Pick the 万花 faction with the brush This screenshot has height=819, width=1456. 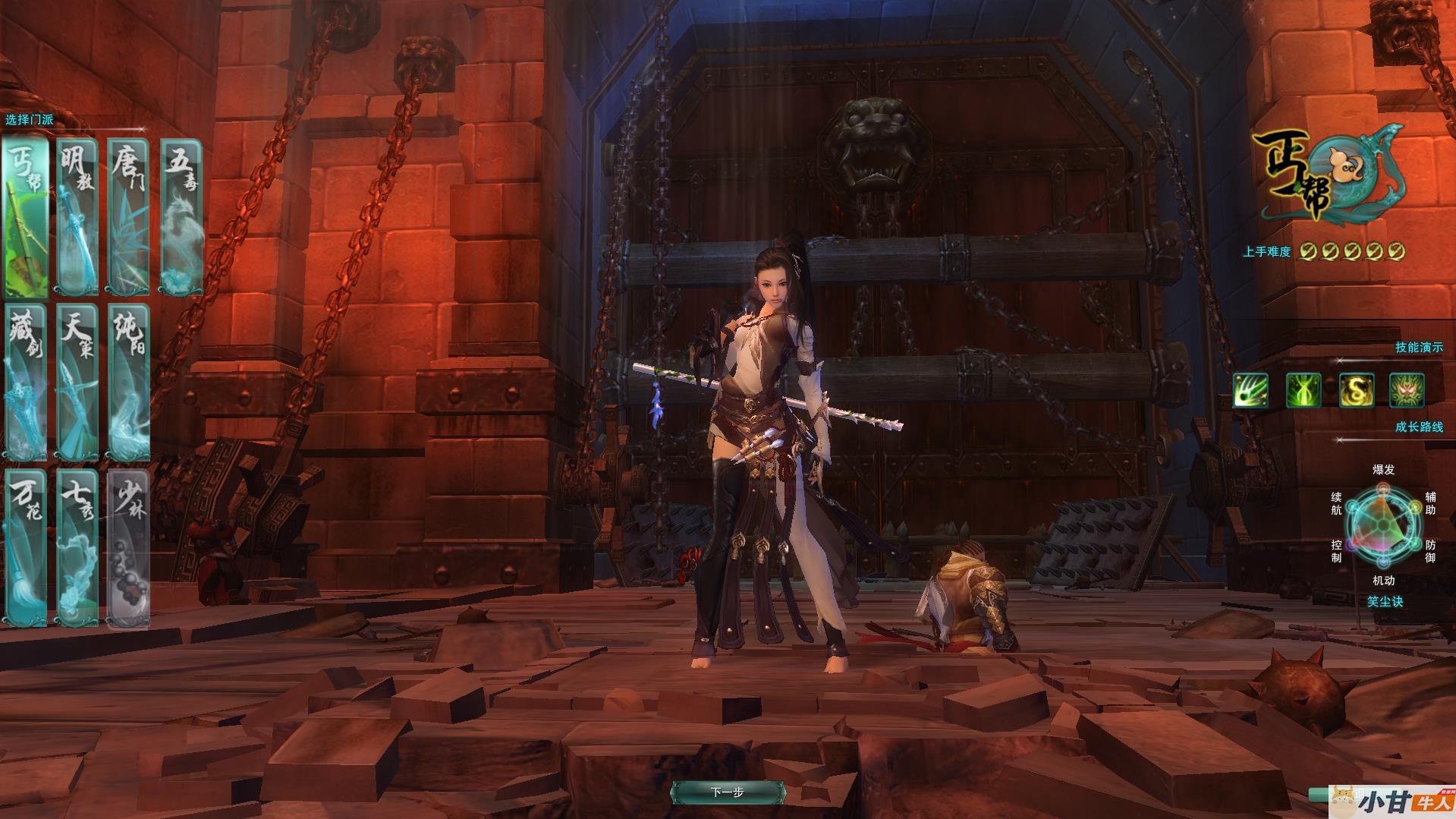26,548
